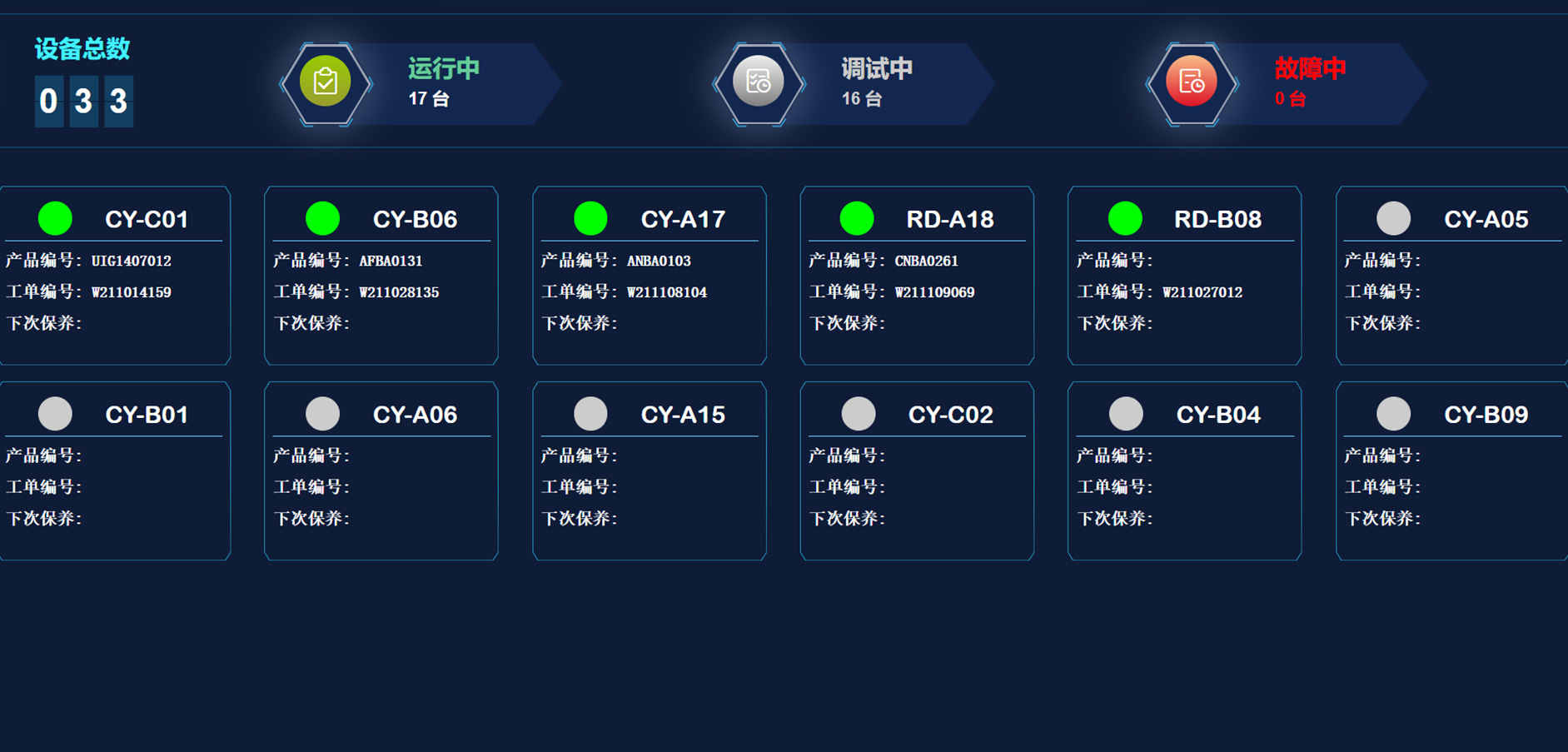Image resolution: width=1568 pixels, height=752 pixels.
Task: Click the middle digit of 设备总数 counter
Action: point(82,101)
